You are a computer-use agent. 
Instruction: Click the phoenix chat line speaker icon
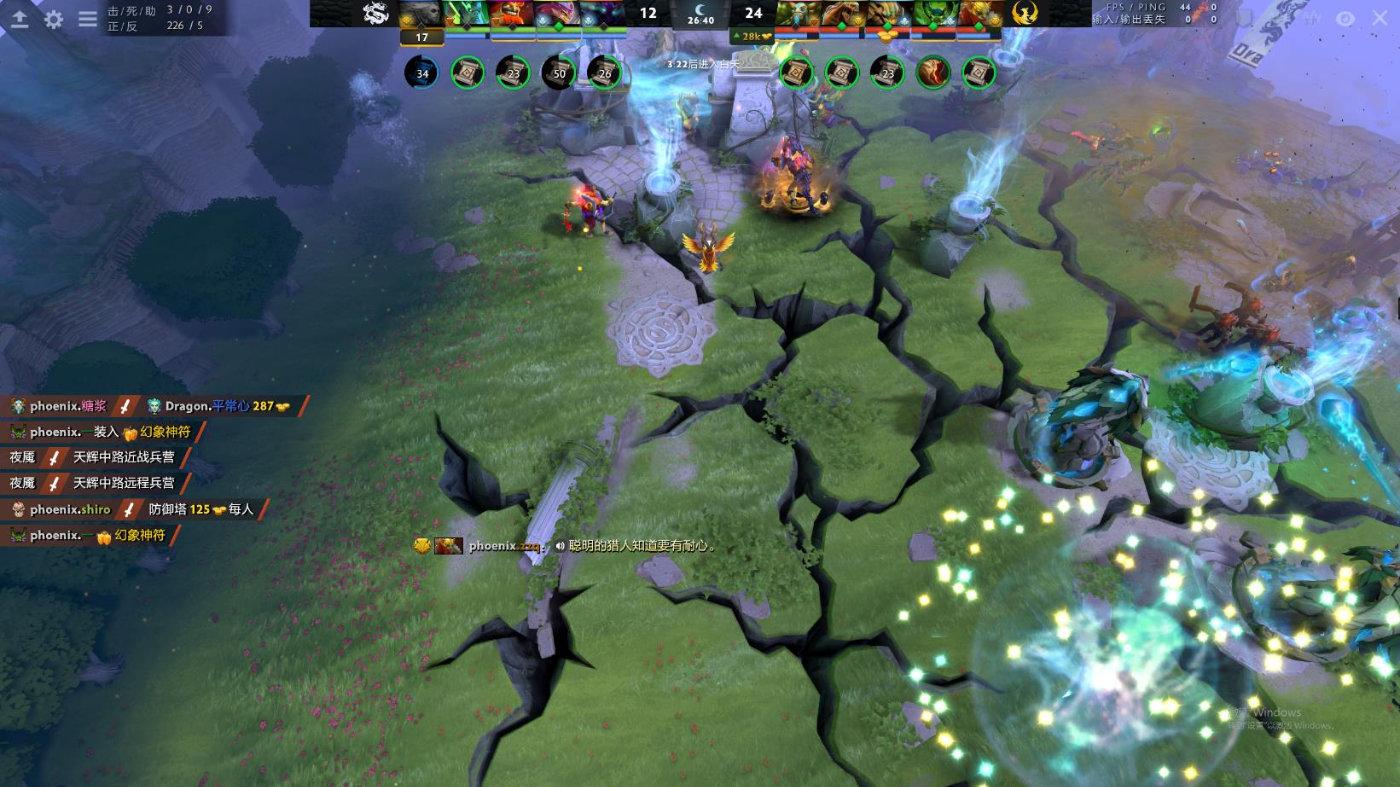(x=560, y=546)
